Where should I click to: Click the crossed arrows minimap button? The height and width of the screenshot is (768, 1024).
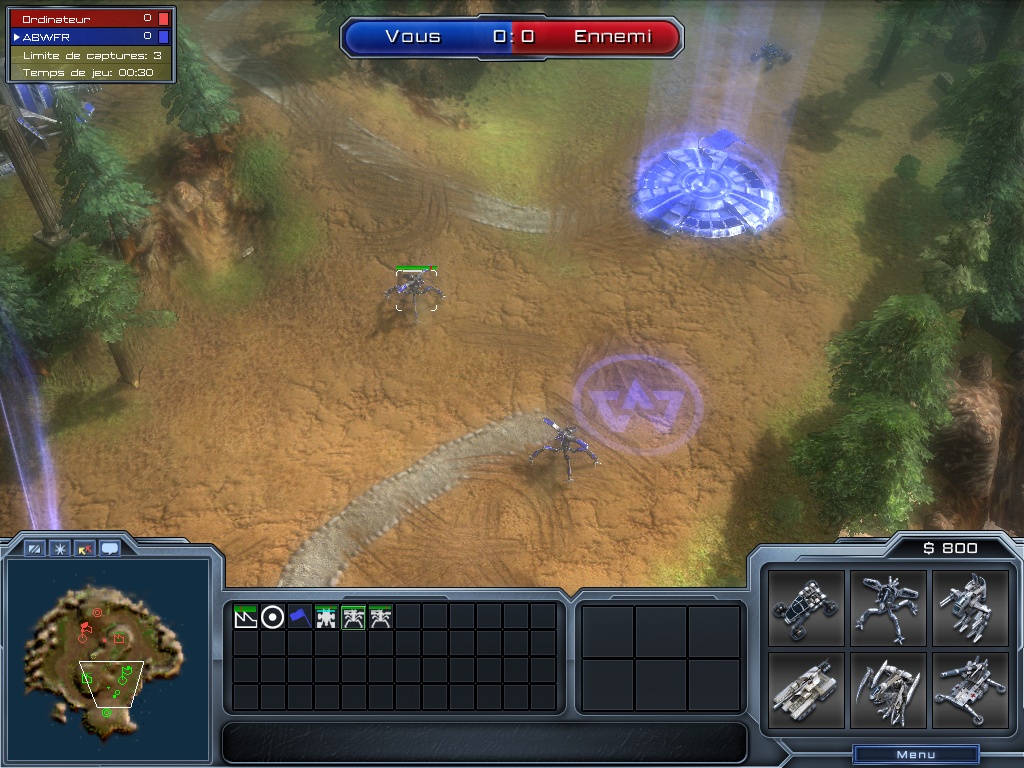pyautogui.click(x=85, y=548)
